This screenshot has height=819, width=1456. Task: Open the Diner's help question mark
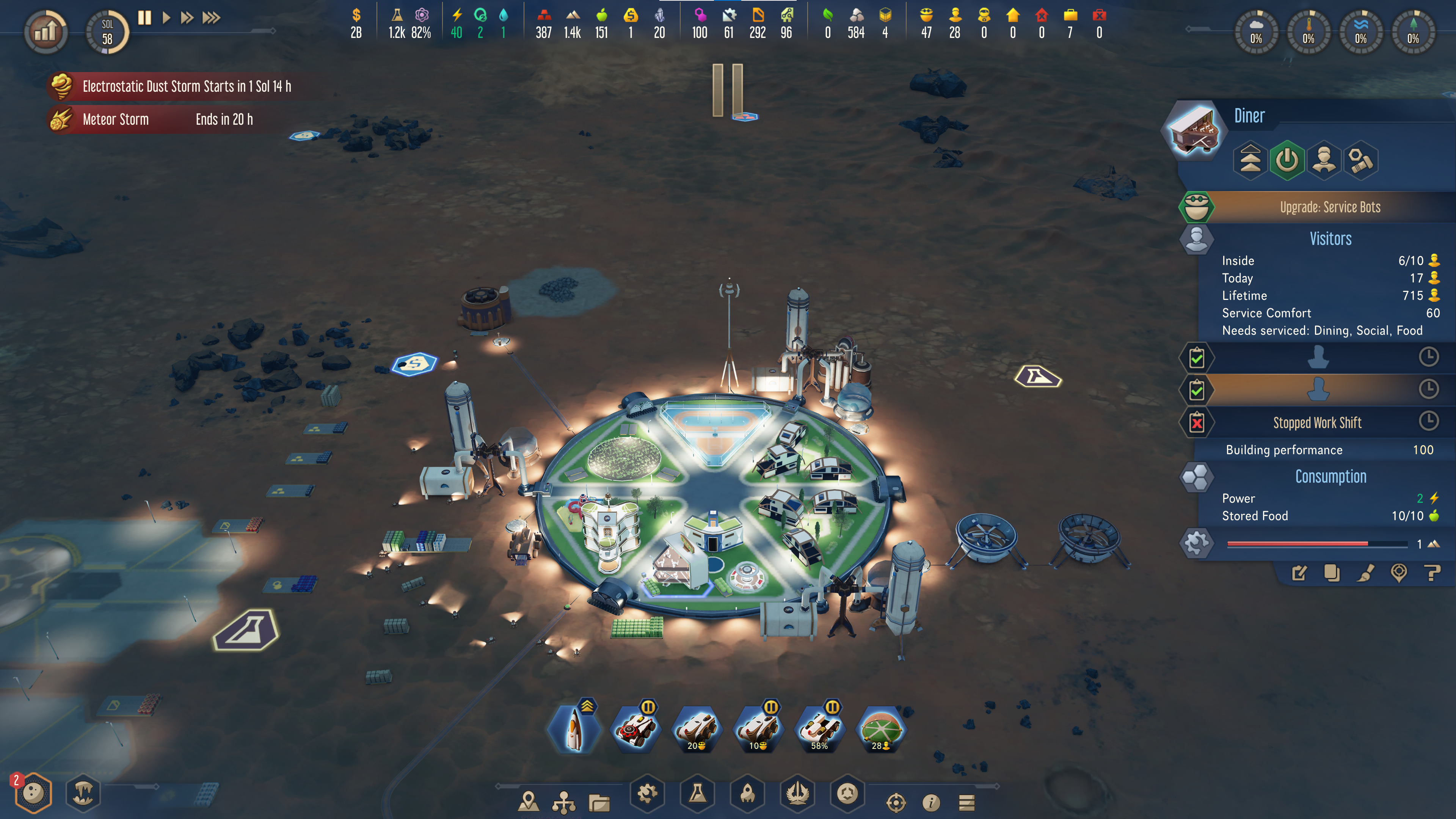[1433, 573]
